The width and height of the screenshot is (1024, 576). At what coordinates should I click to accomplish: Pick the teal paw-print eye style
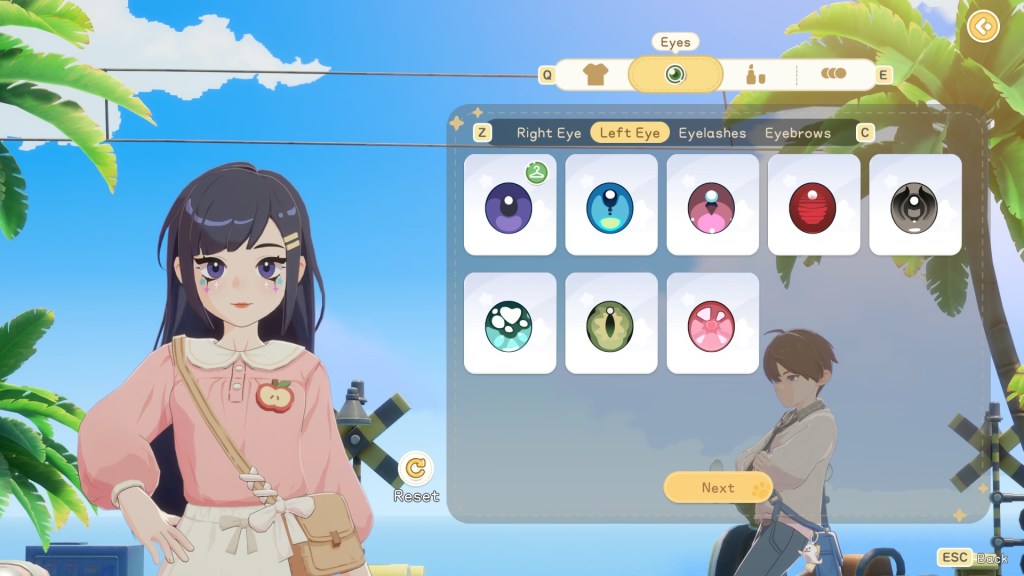510,324
